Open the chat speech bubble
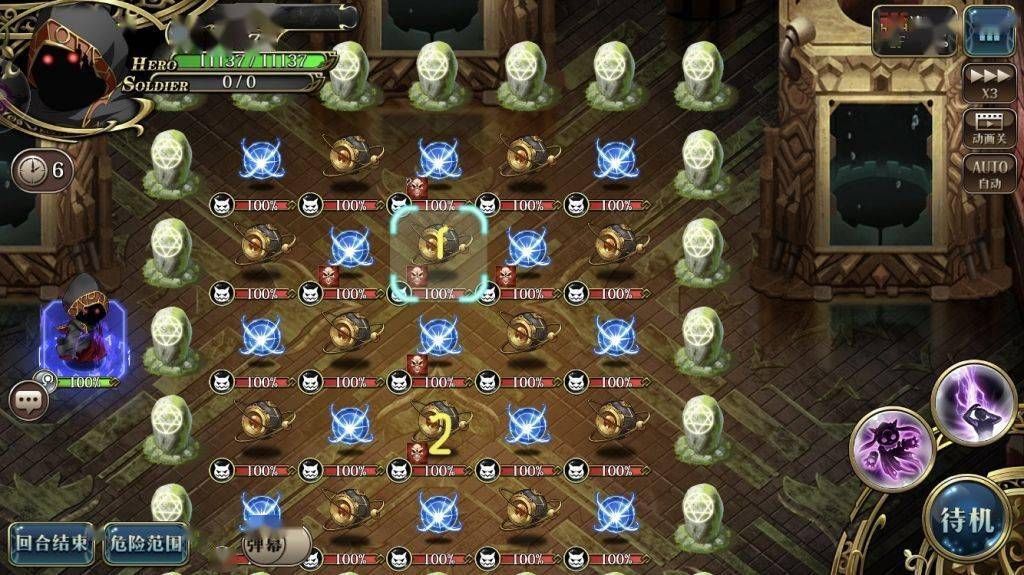The height and width of the screenshot is (575, 1024). (x=29, y=399)
